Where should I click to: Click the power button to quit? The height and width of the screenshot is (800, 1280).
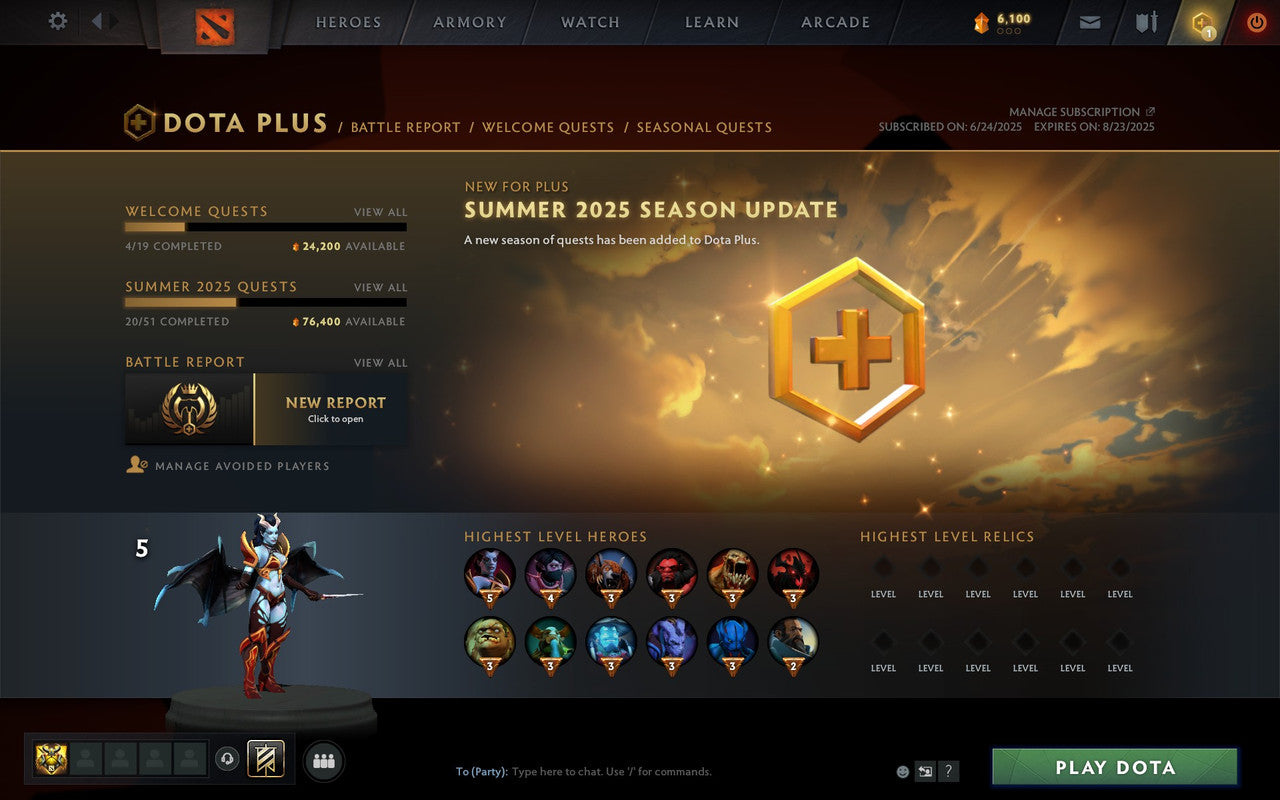pos(1256,21)
